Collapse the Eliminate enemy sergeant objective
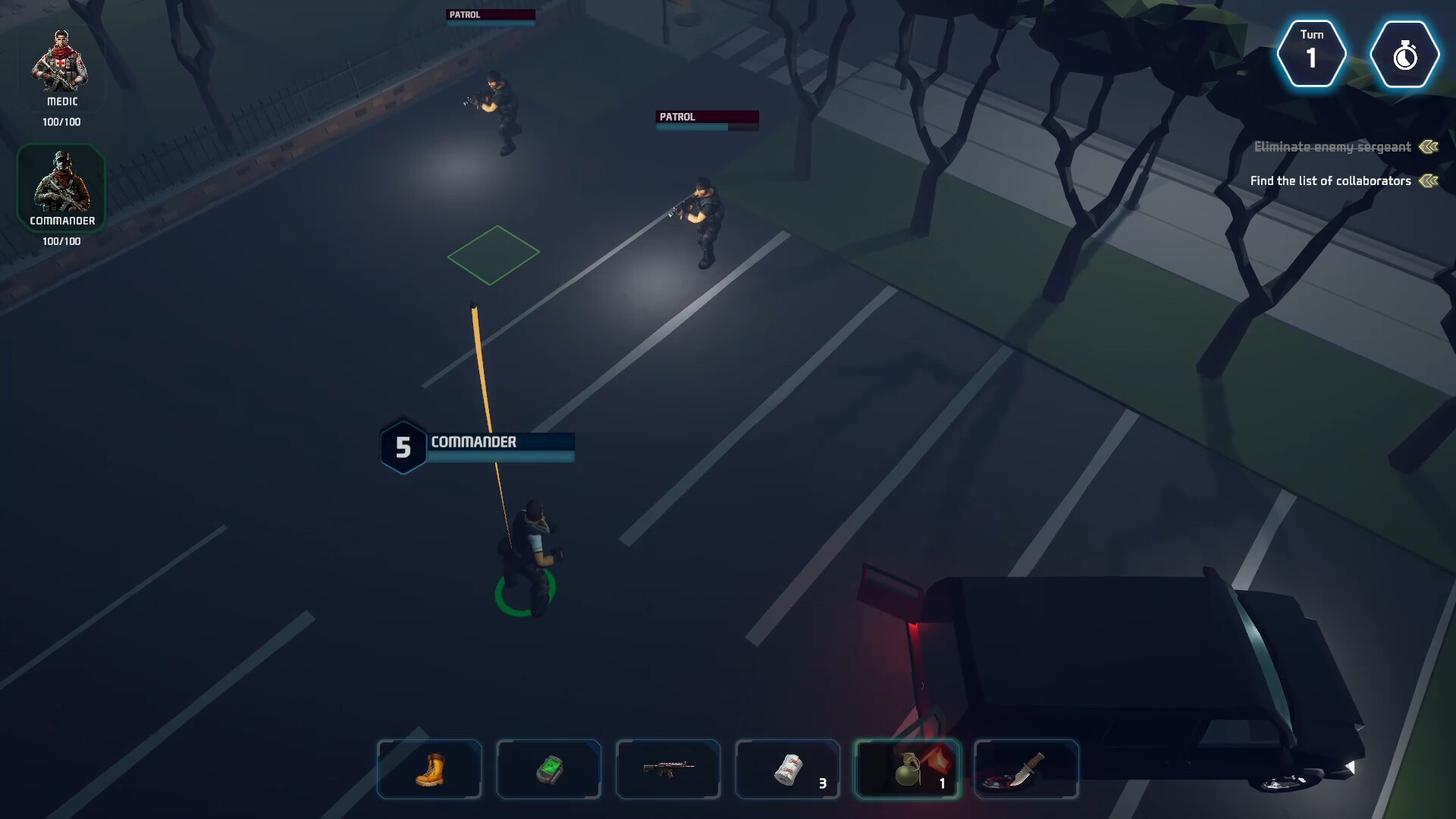 1429,147
